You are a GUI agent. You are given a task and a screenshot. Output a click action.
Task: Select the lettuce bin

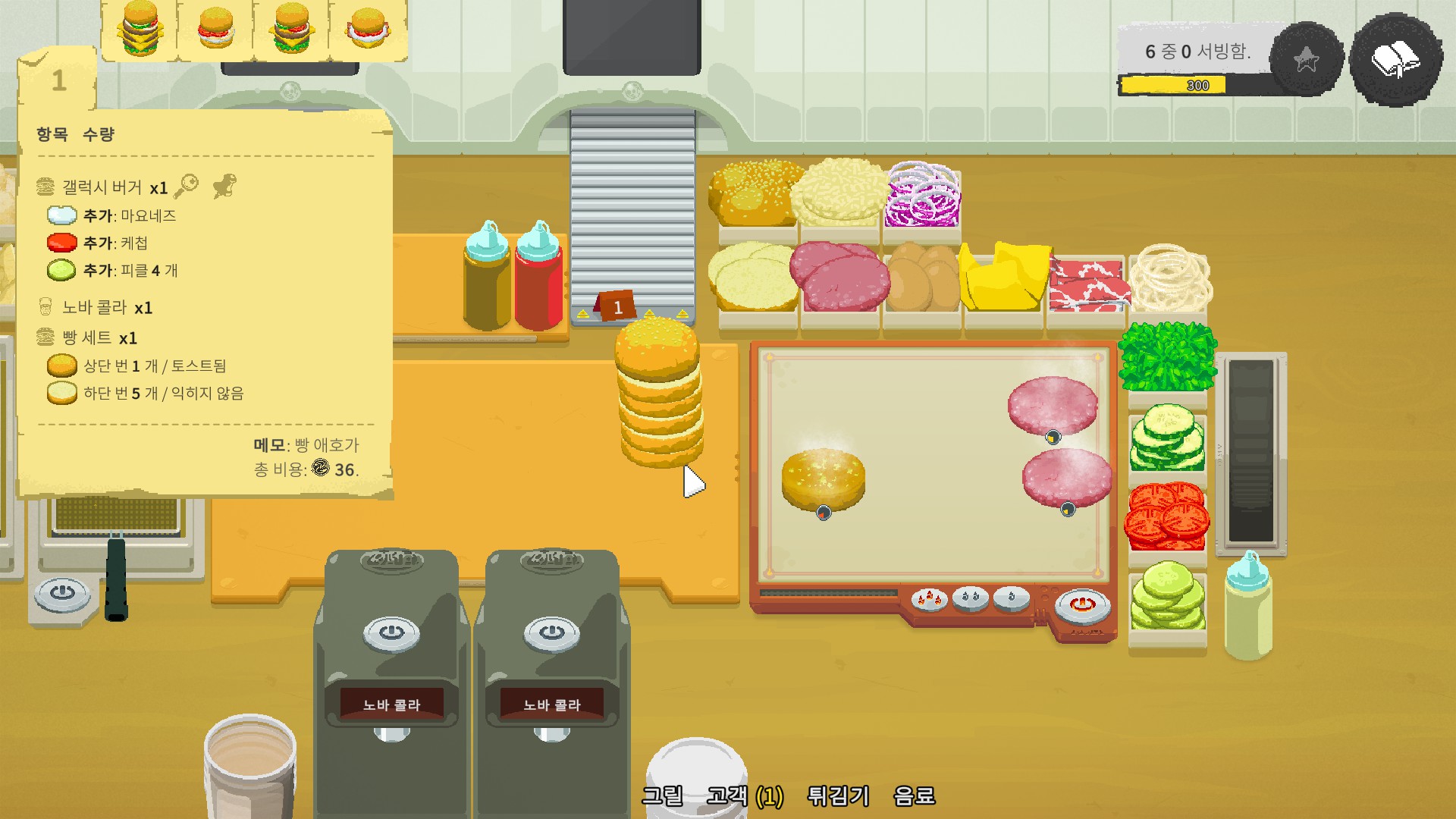1167,356
